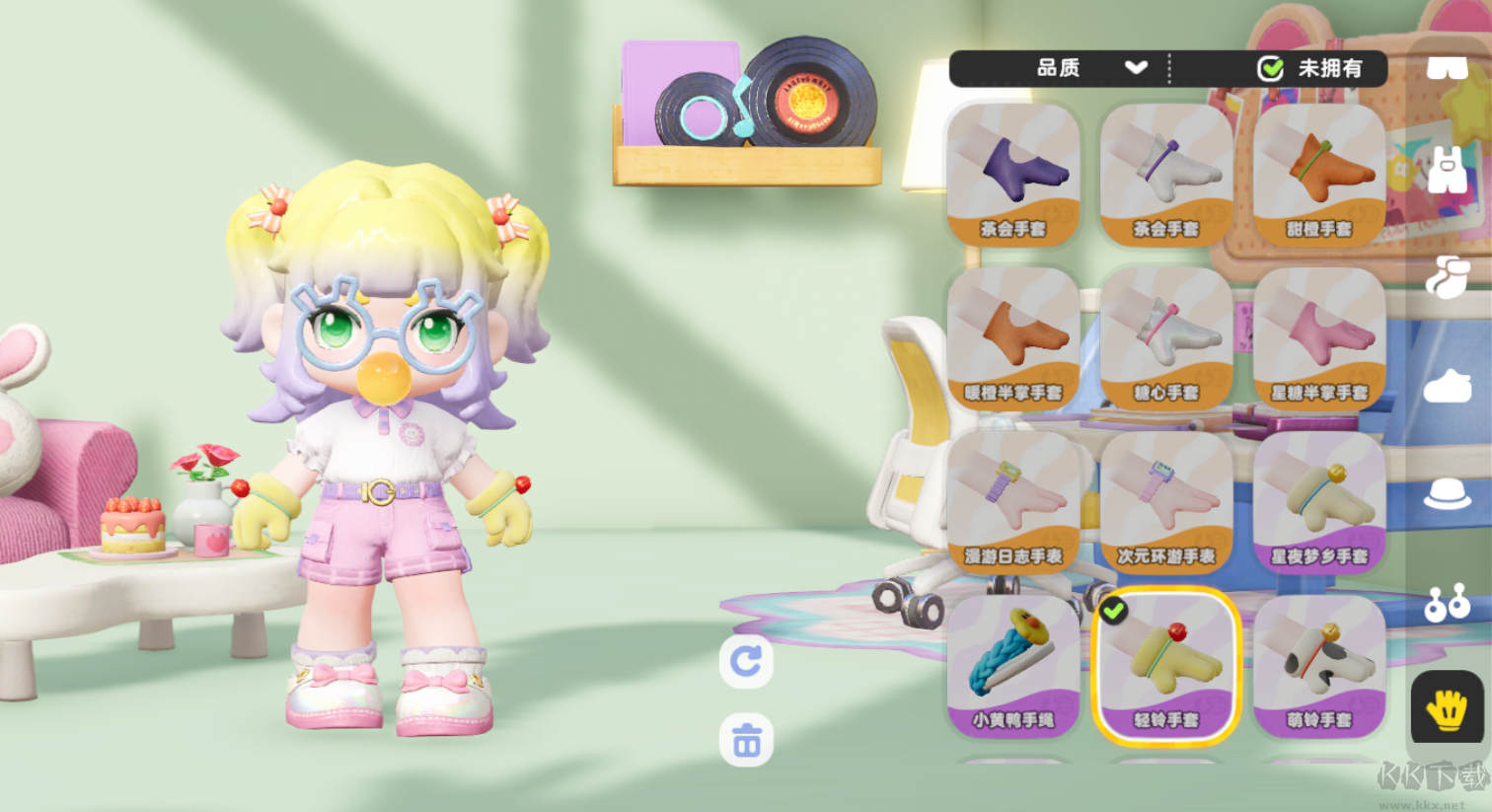Screen dimensions: 1492x812
Task: Switch to the overalls outfit category
Action: pyautogui.click(x=1448, y=171)
